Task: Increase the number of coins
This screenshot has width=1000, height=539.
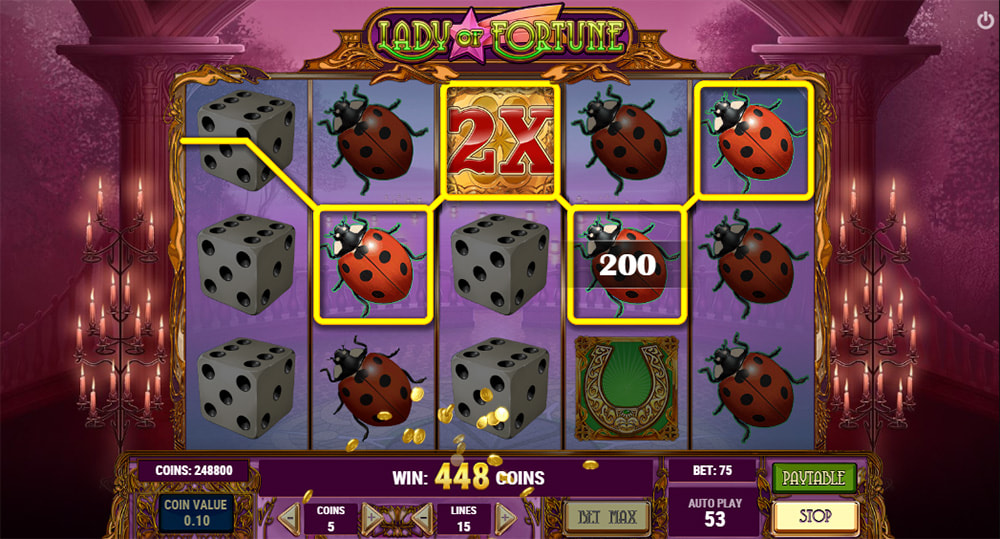Action: pos(372,517)
